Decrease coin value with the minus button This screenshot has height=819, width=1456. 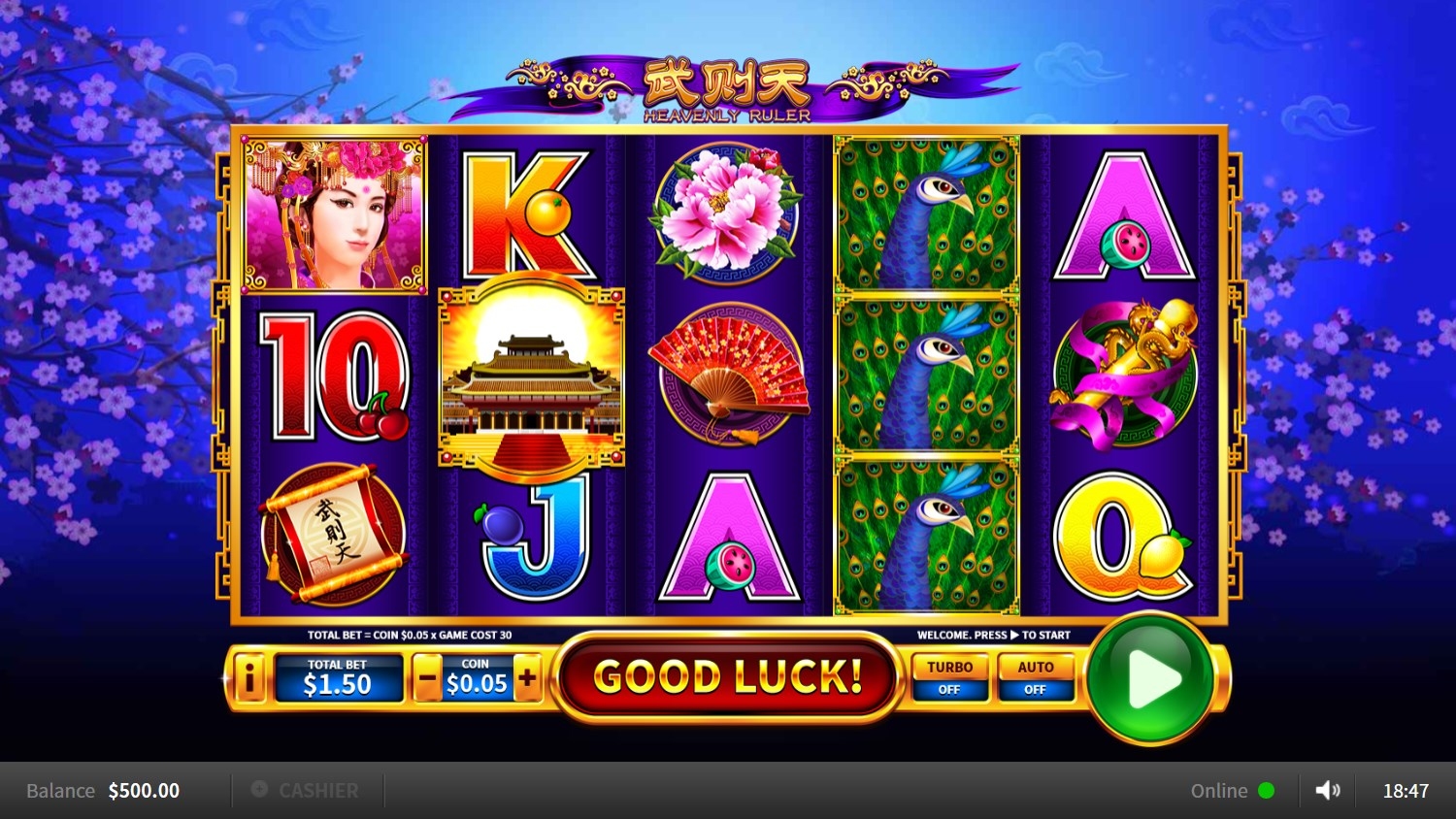[427, 678]
